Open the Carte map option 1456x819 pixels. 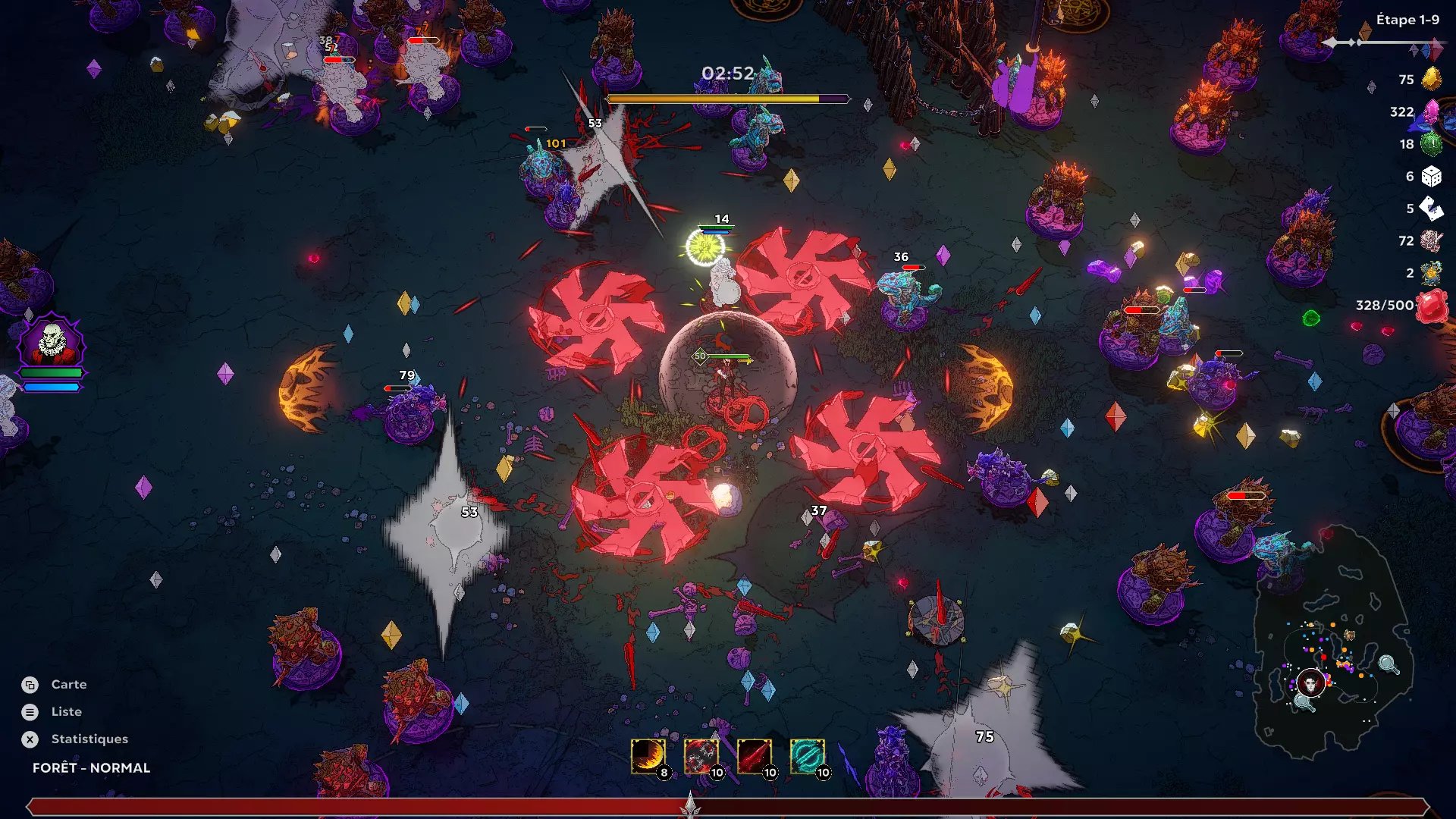pyautogui.click(x=68, y=685)
